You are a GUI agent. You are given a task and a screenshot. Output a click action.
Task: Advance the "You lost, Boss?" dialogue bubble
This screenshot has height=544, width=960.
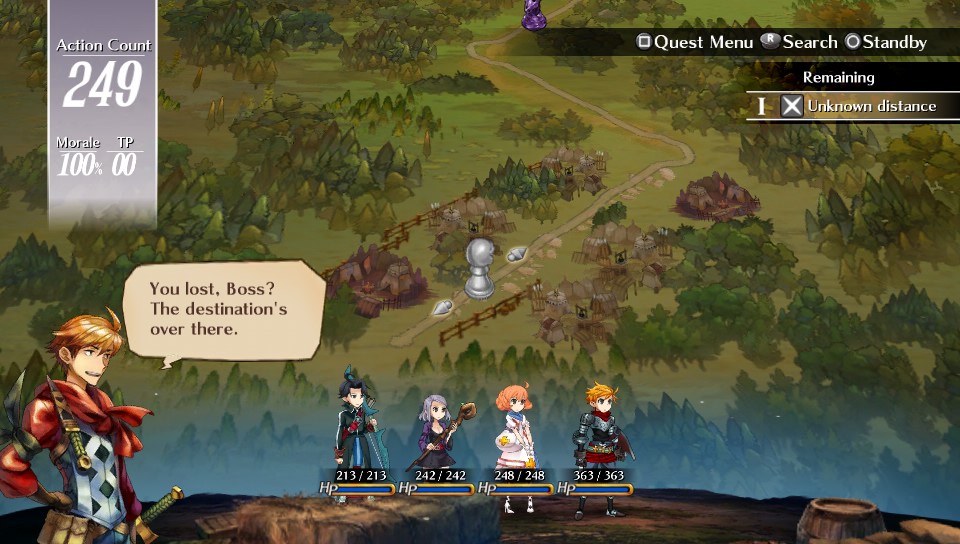coord(222,308)
